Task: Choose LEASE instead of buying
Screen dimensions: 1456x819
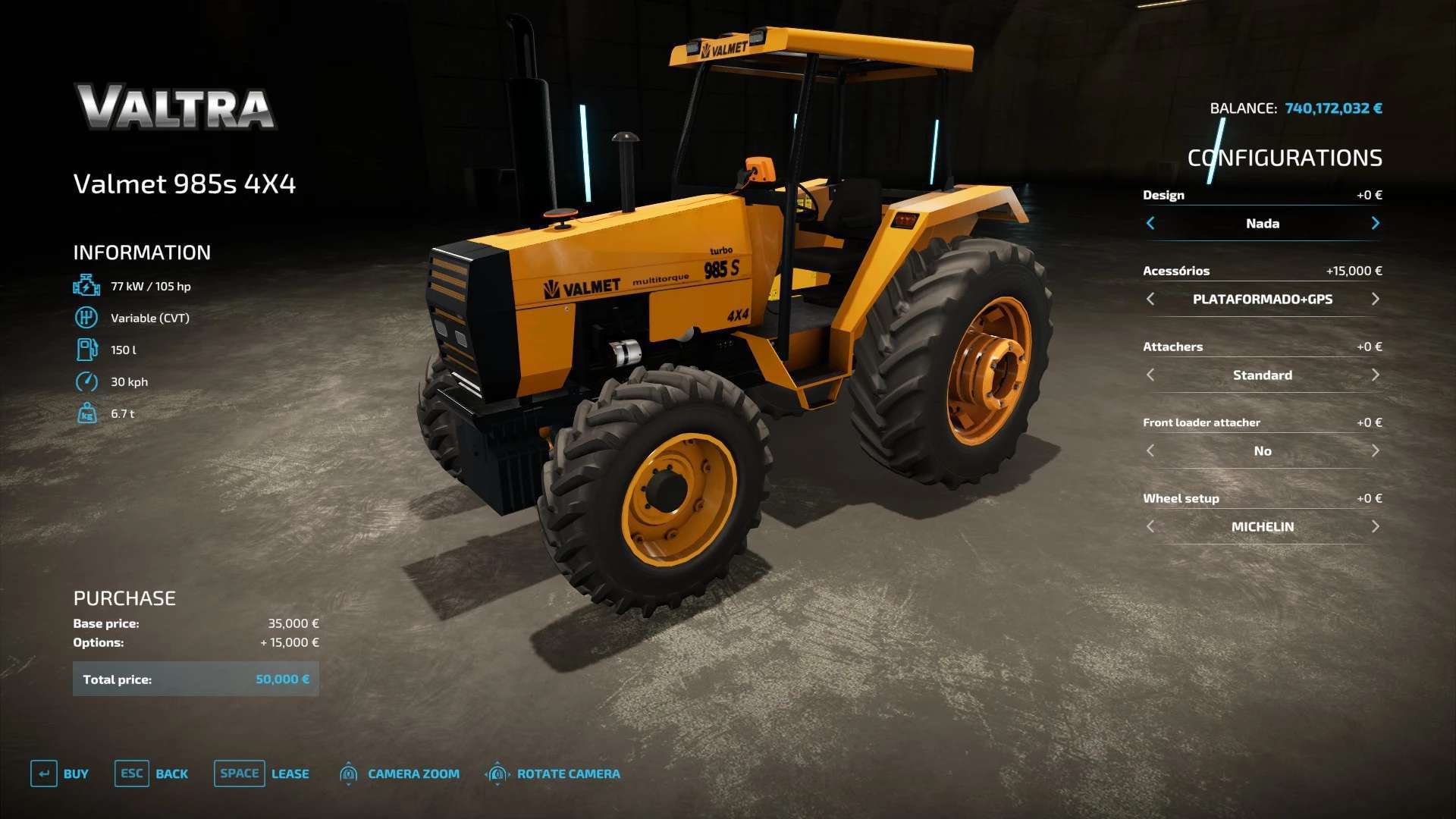Action: tap(289, 773)
